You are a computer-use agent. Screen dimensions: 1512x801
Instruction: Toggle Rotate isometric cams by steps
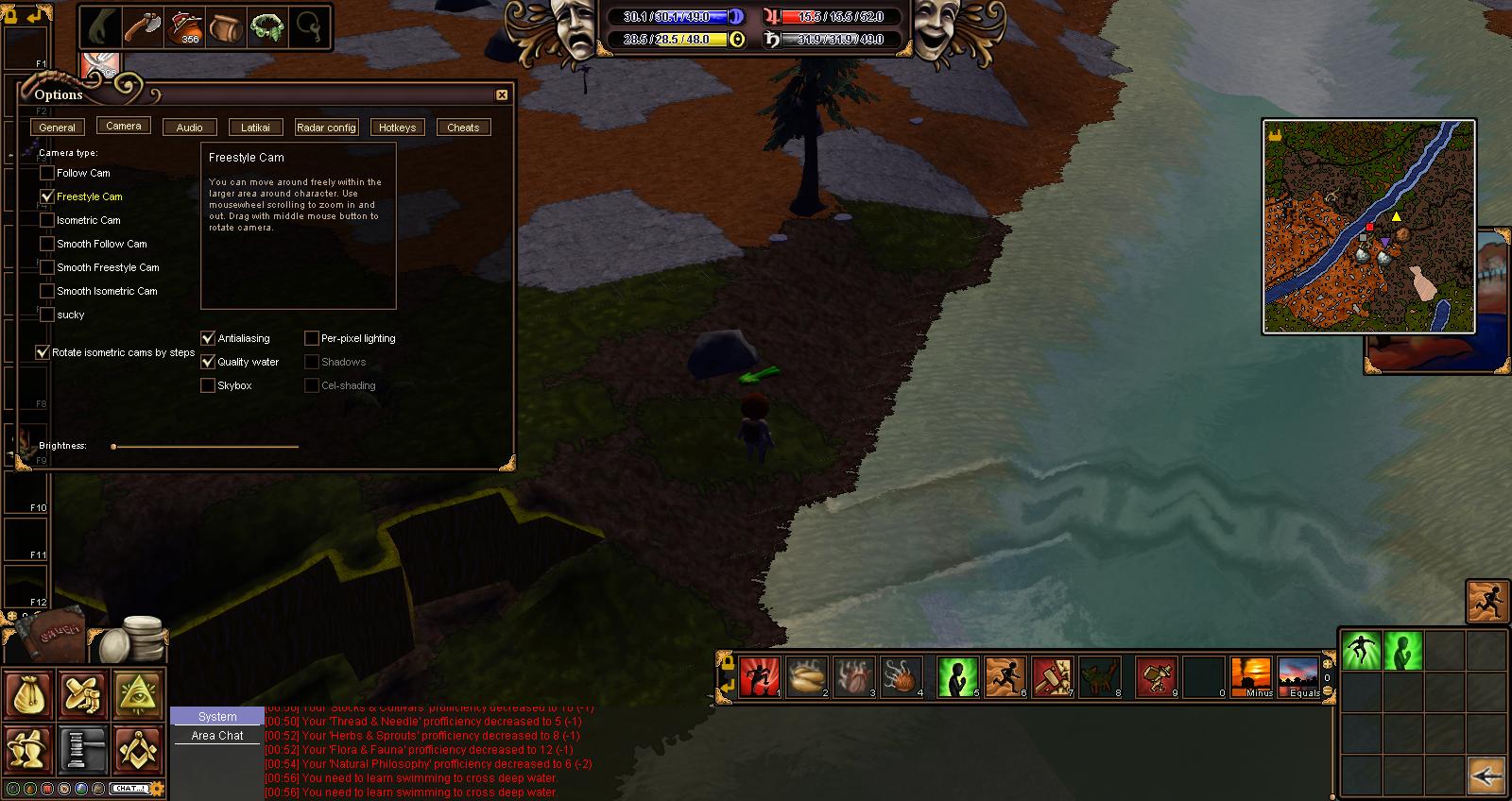(43, 352)
